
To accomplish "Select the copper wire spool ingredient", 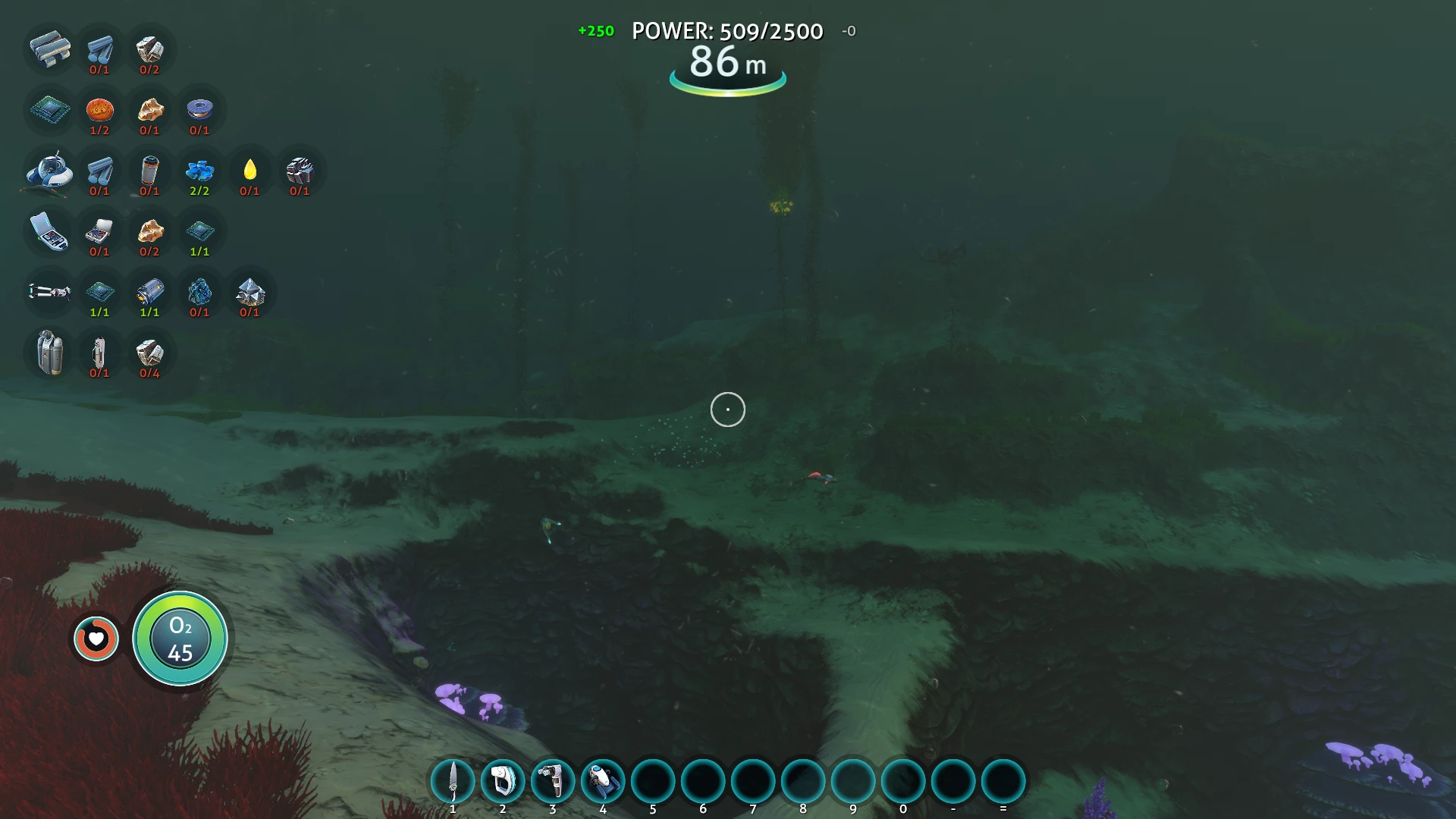I will tap(199, 110).
